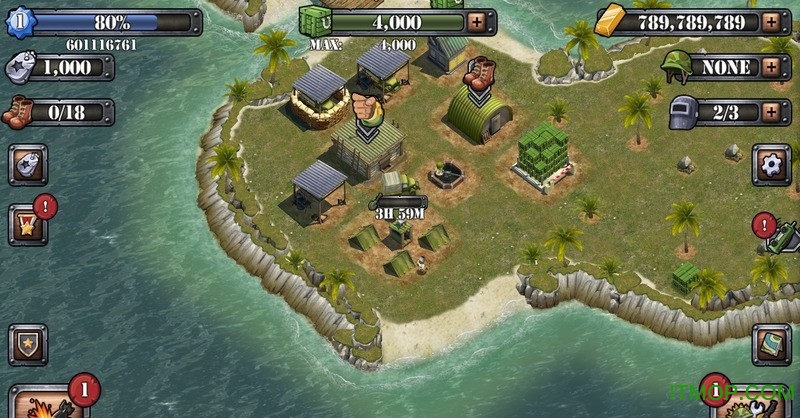Buy more gold bars with the plus button
This screenshot has width=800, height=418.
click(x=770, y=19)
